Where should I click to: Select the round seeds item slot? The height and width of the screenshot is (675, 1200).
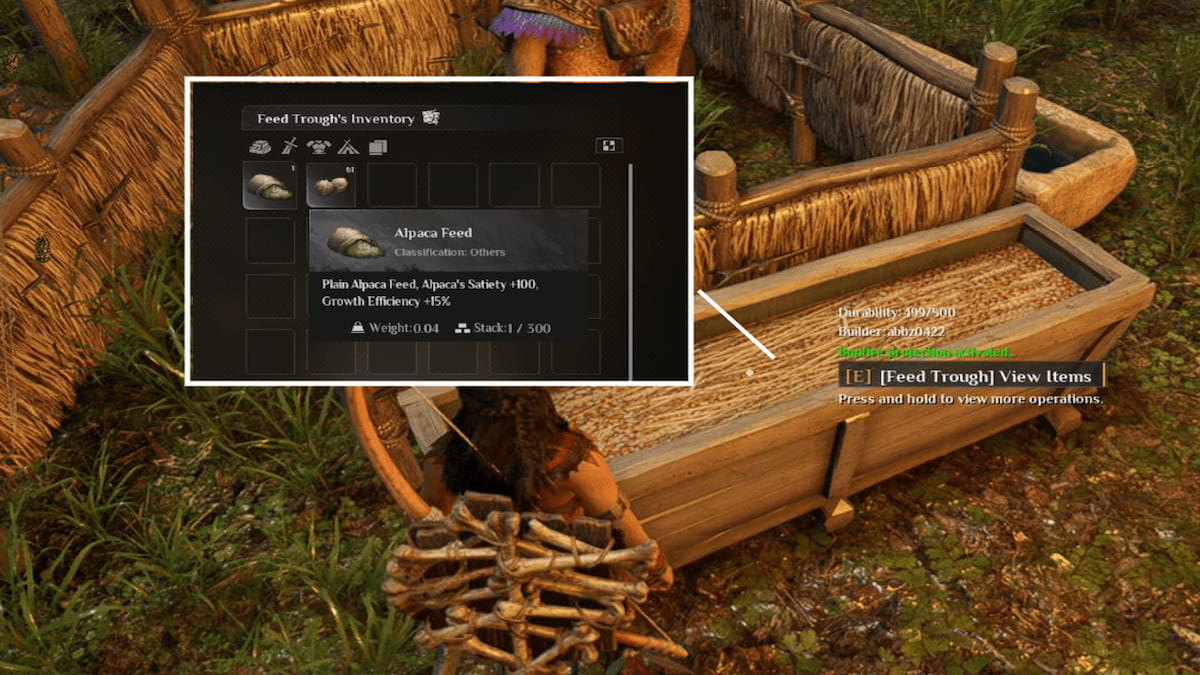click(330, 186)
